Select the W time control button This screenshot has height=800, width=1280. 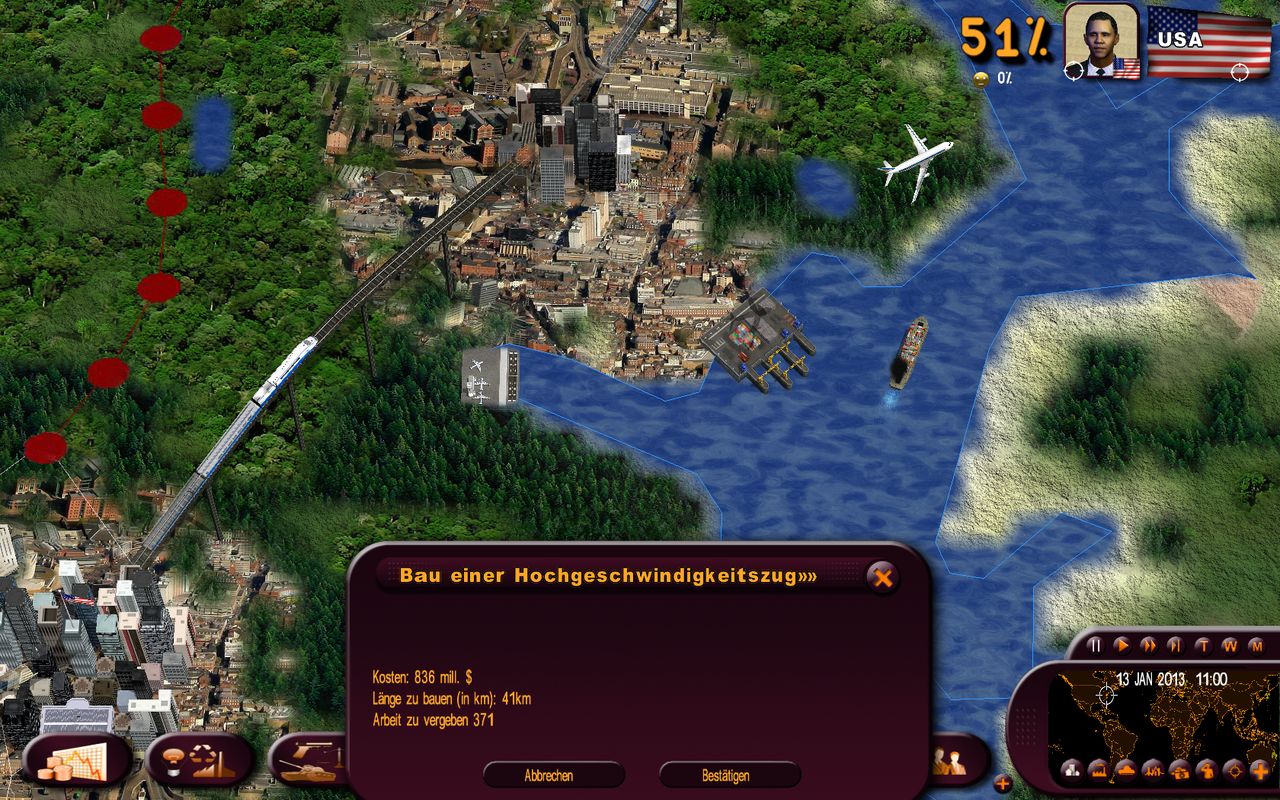point(1230,645)
